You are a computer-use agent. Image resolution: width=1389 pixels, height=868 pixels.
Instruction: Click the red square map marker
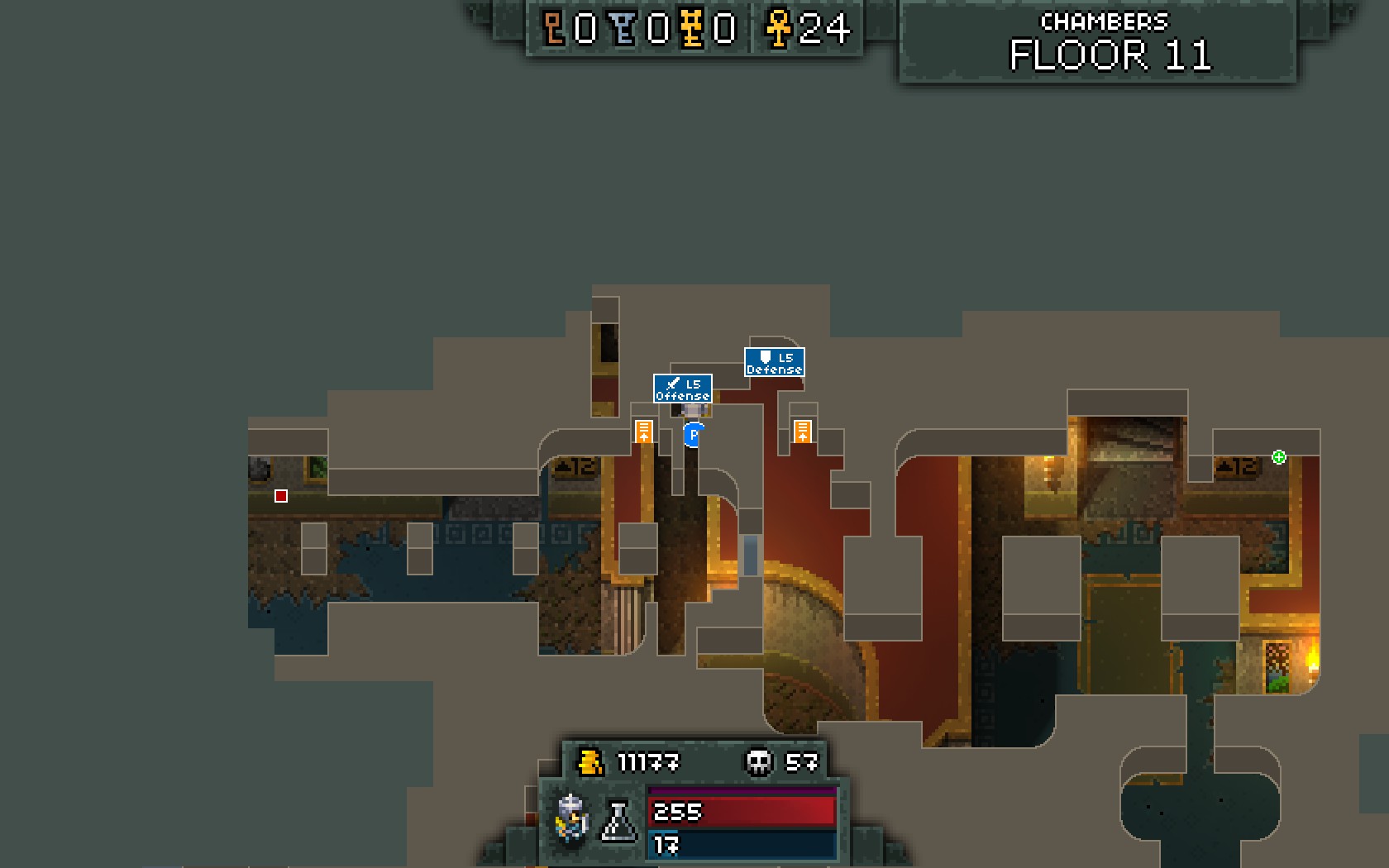coord(281,496)
